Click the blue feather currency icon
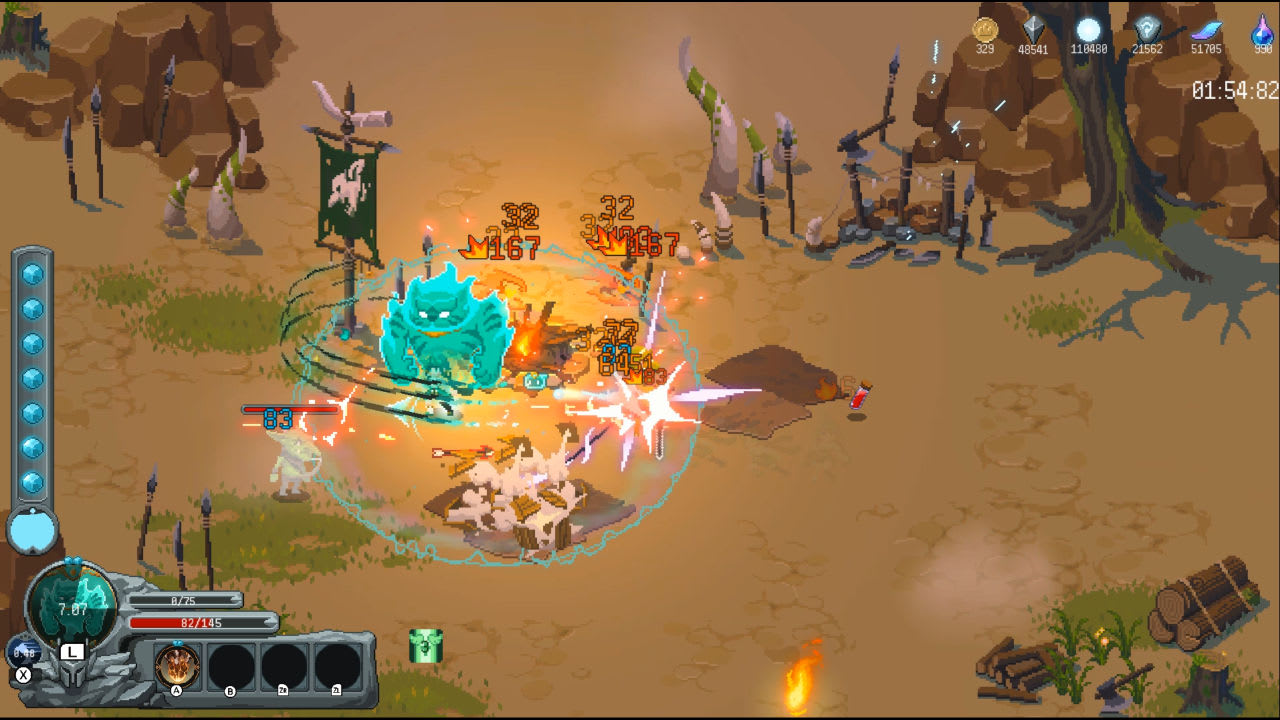This screenshot has width=1280, height=720. tap(1205, 28)
